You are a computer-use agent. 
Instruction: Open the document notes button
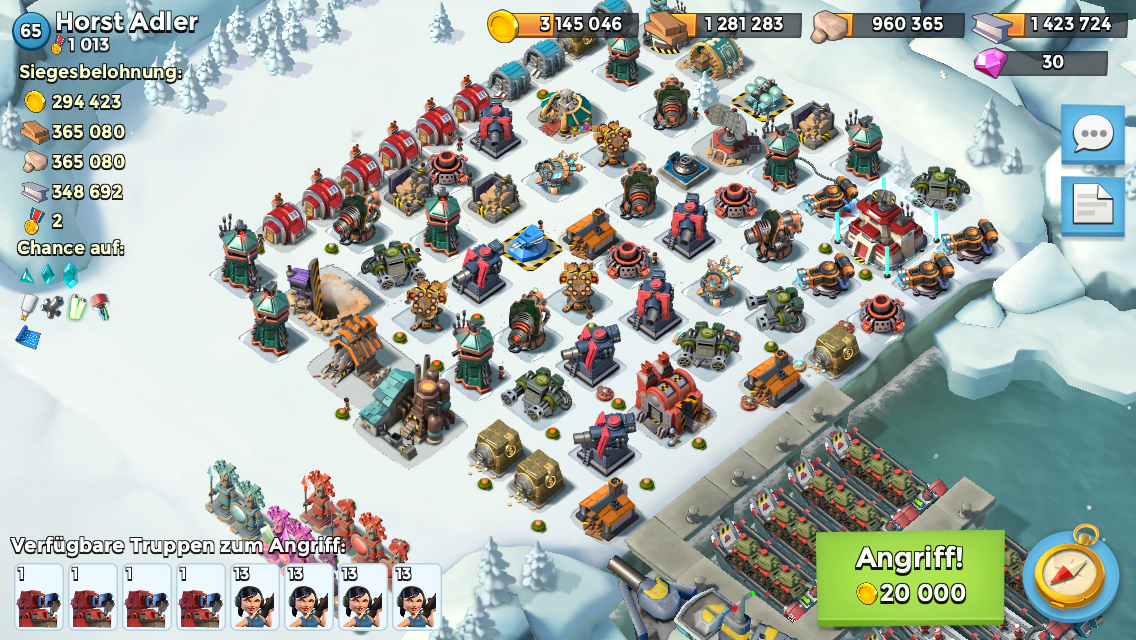point(1092,206)
